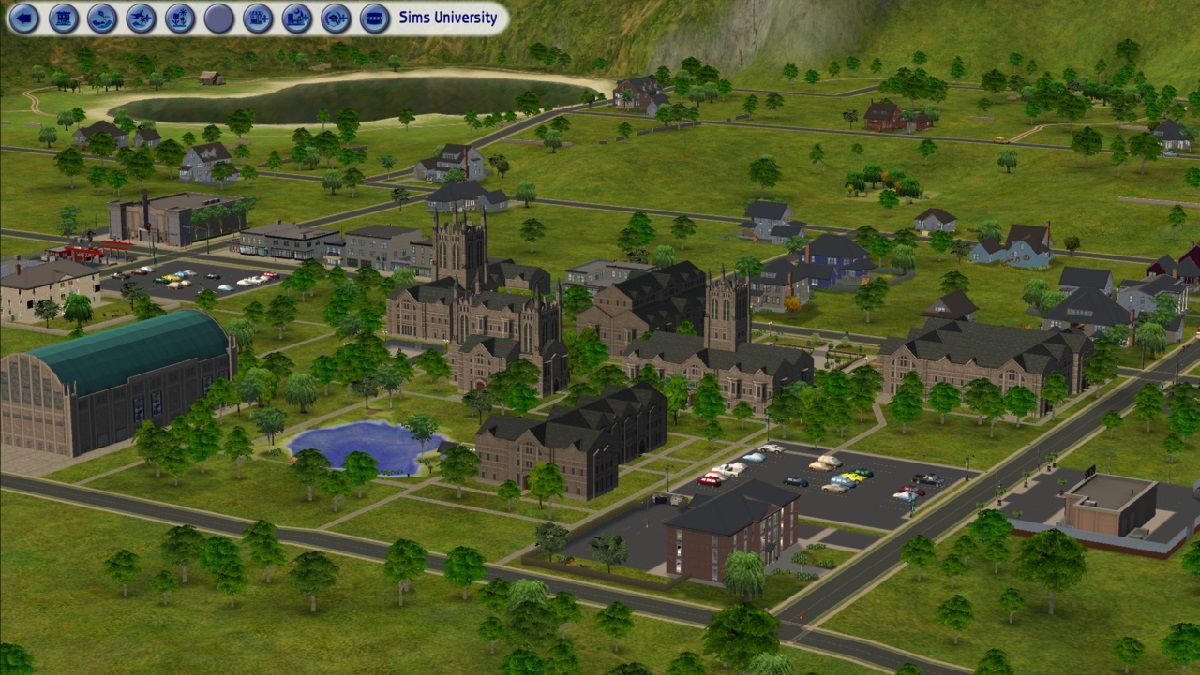Open the airplane-with-plus icon
Viewport: 1200px width, 675px height.
point(141,18)
